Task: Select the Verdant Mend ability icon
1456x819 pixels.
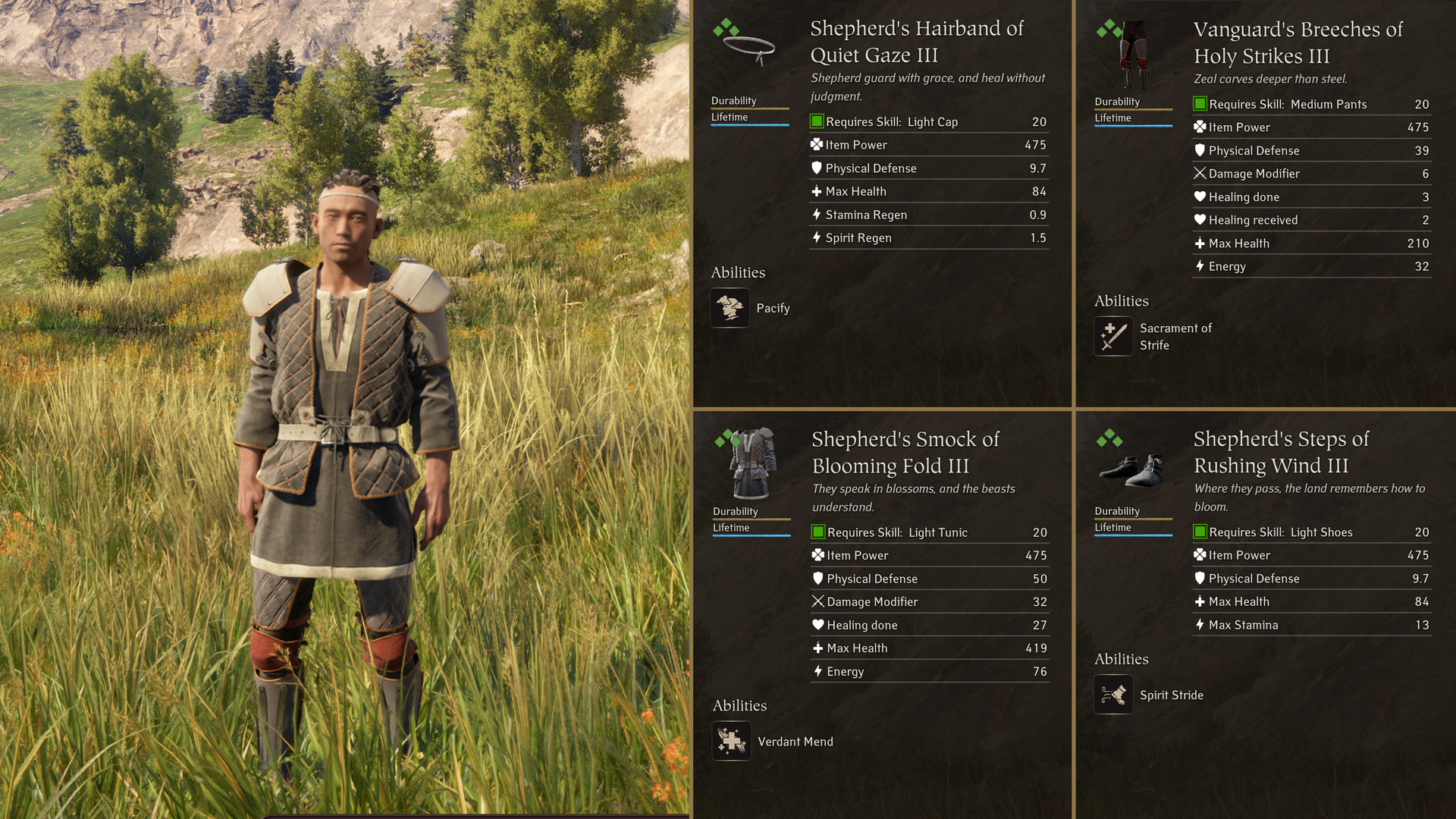Action: coord(732,741)
